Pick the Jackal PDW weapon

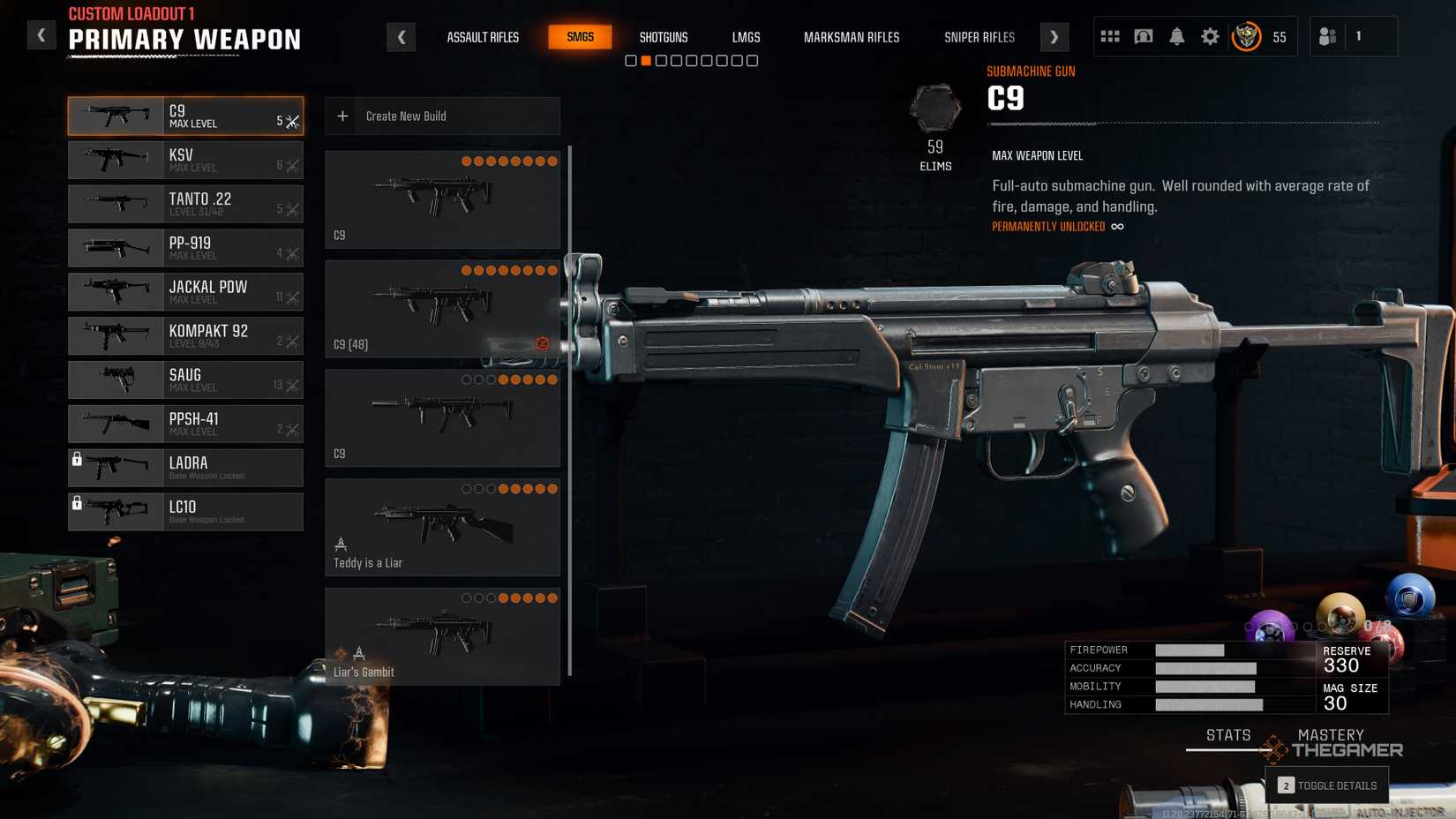tap(185, 292)
